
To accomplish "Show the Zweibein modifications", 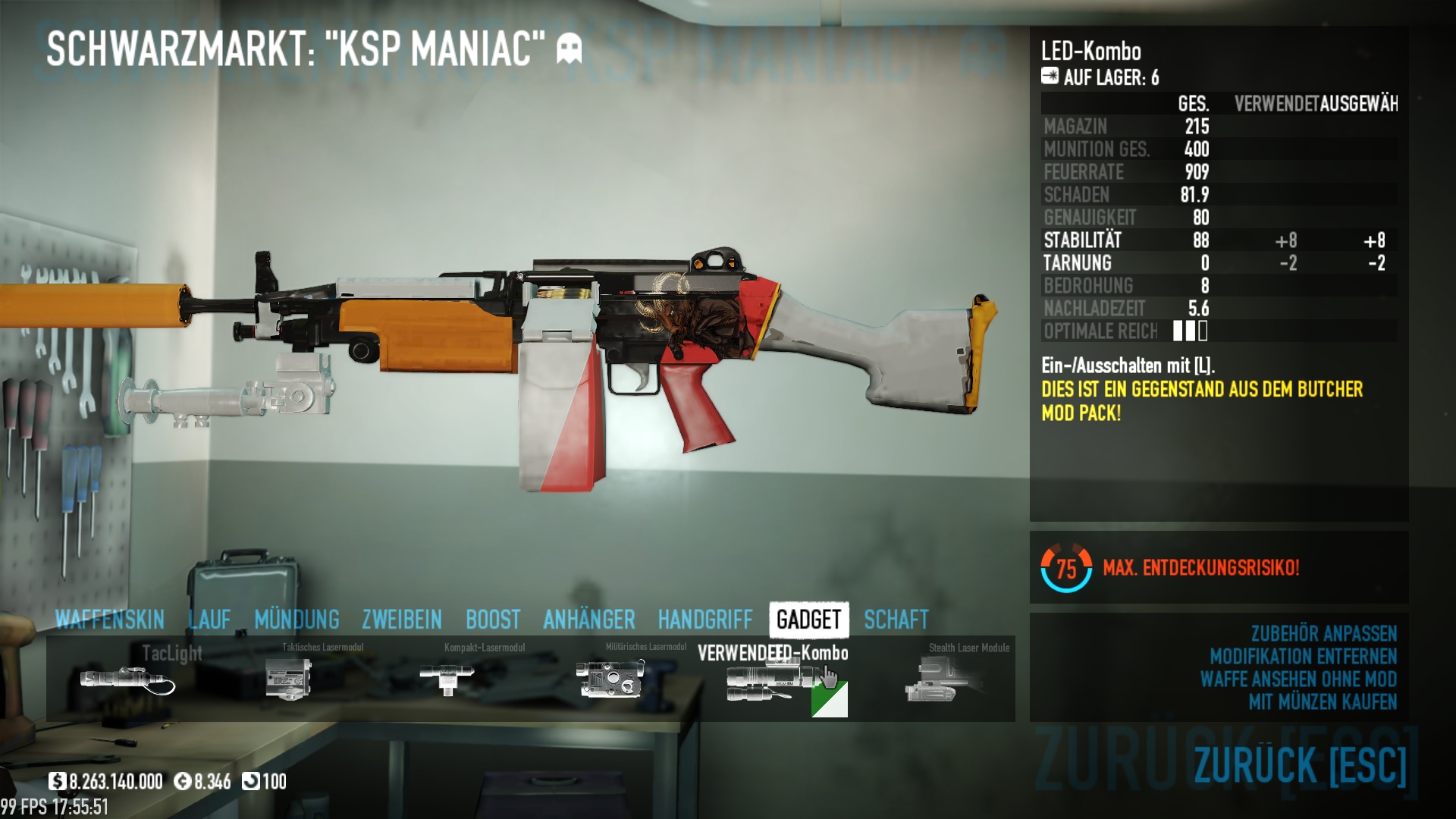I will tap(402, 620).
